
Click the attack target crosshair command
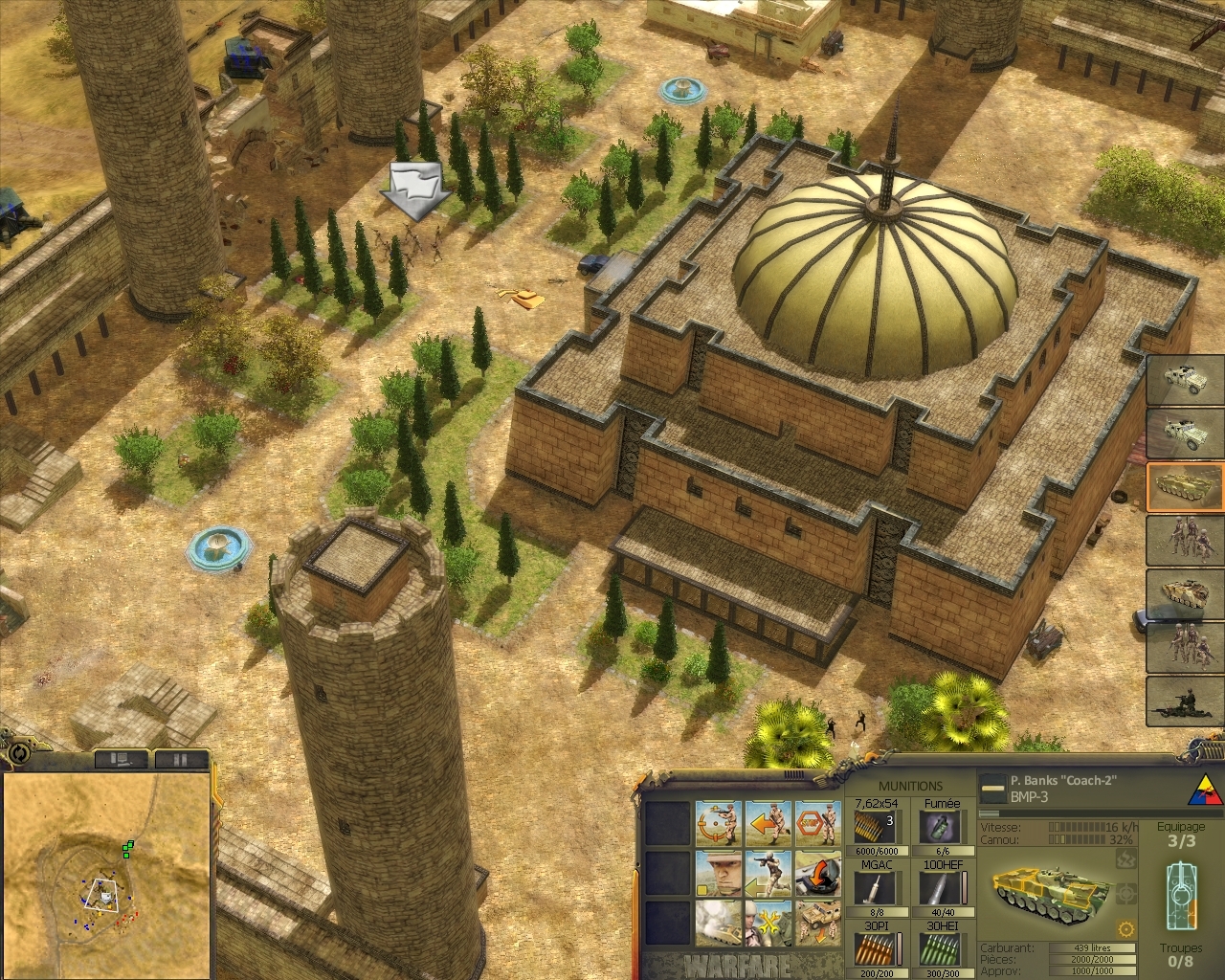(718, 825)
